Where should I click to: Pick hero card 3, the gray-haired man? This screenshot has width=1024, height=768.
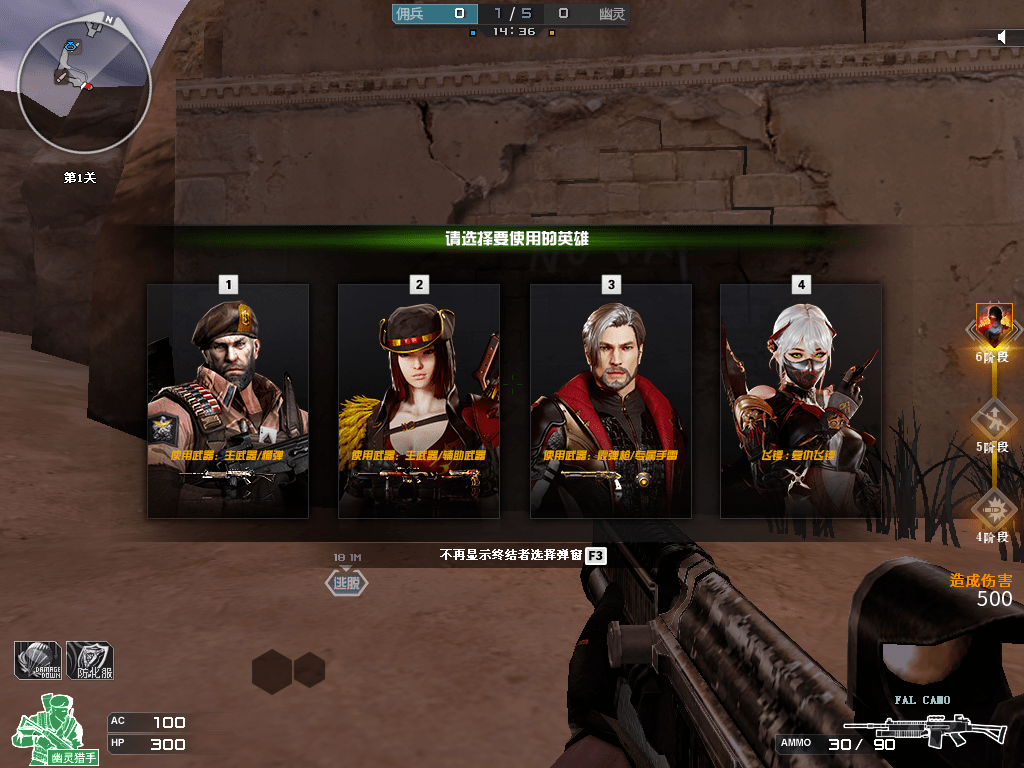point(610,400)
